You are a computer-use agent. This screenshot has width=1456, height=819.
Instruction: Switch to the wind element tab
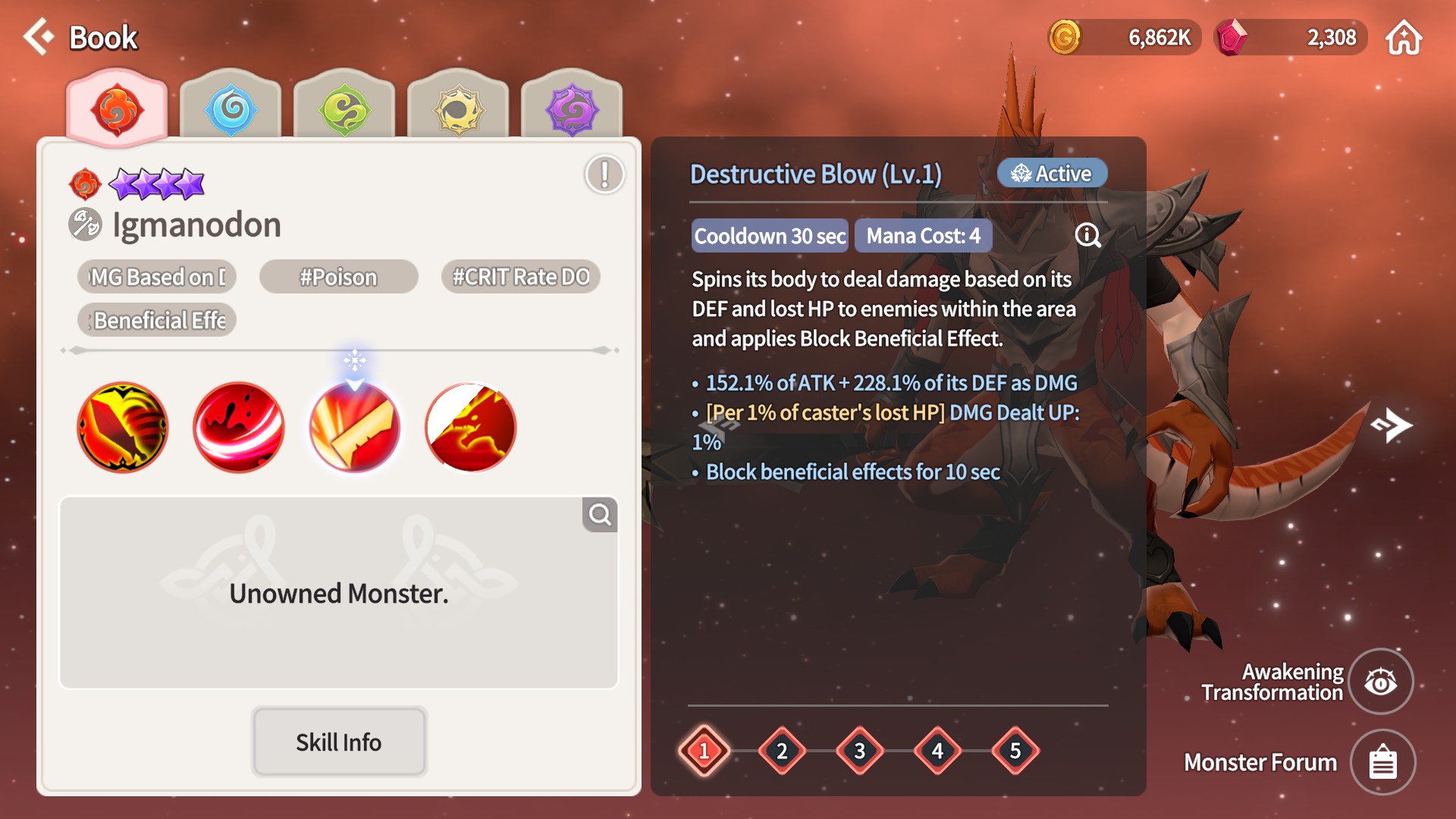344,109
